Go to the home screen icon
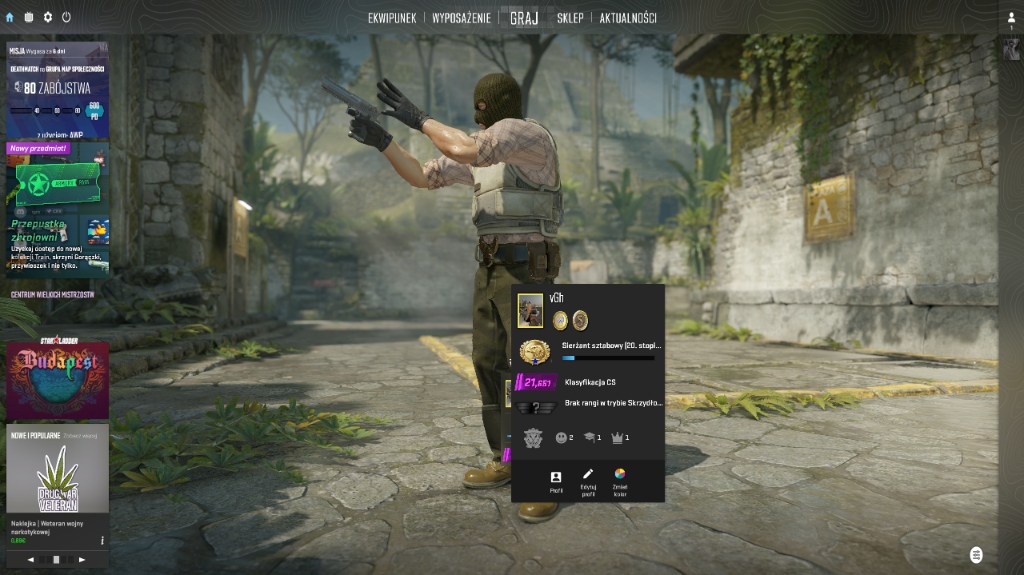The image size is (1024, 575). click(x=10, y=17)
